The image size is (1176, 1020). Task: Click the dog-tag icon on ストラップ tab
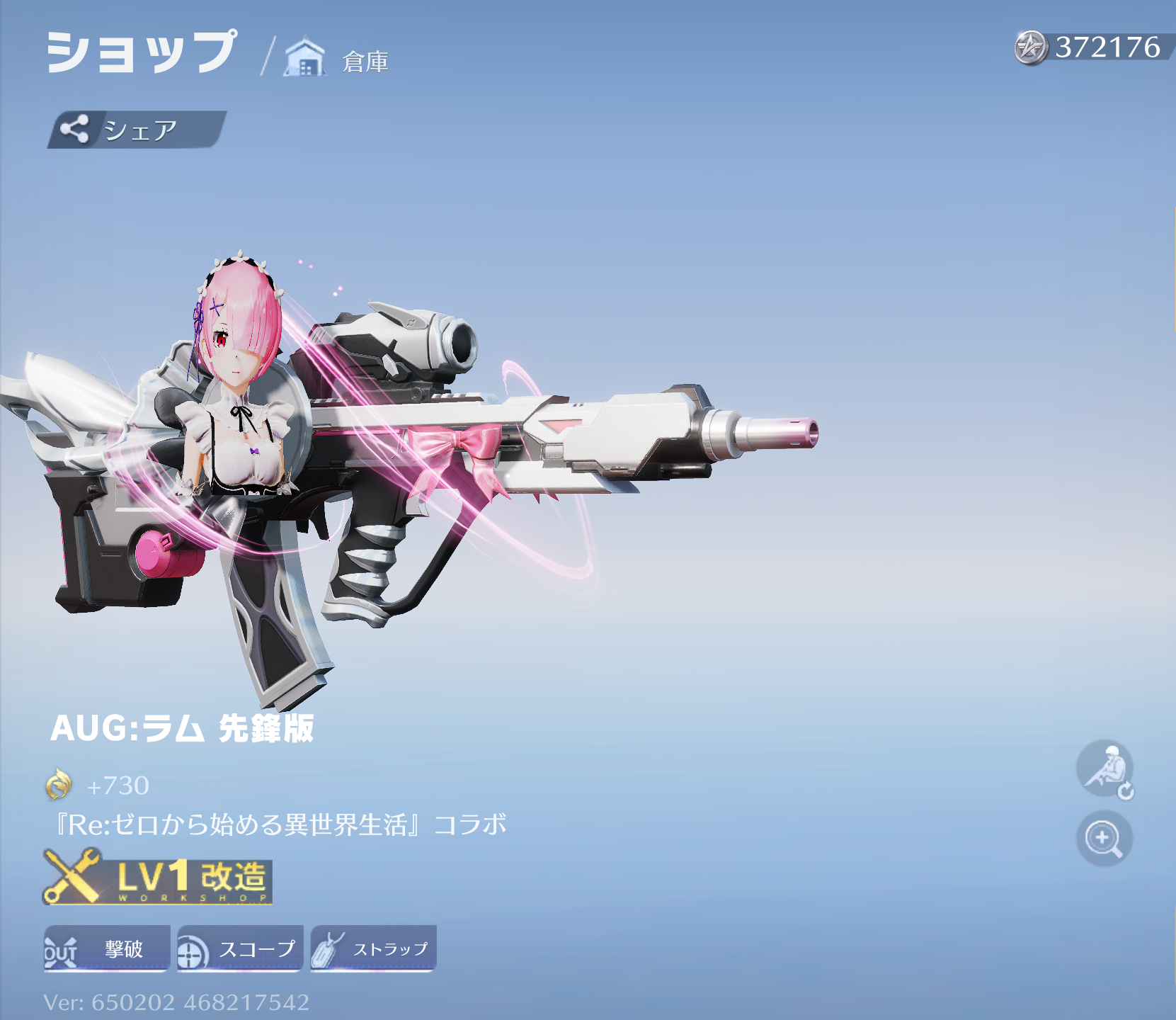[328, 949]
